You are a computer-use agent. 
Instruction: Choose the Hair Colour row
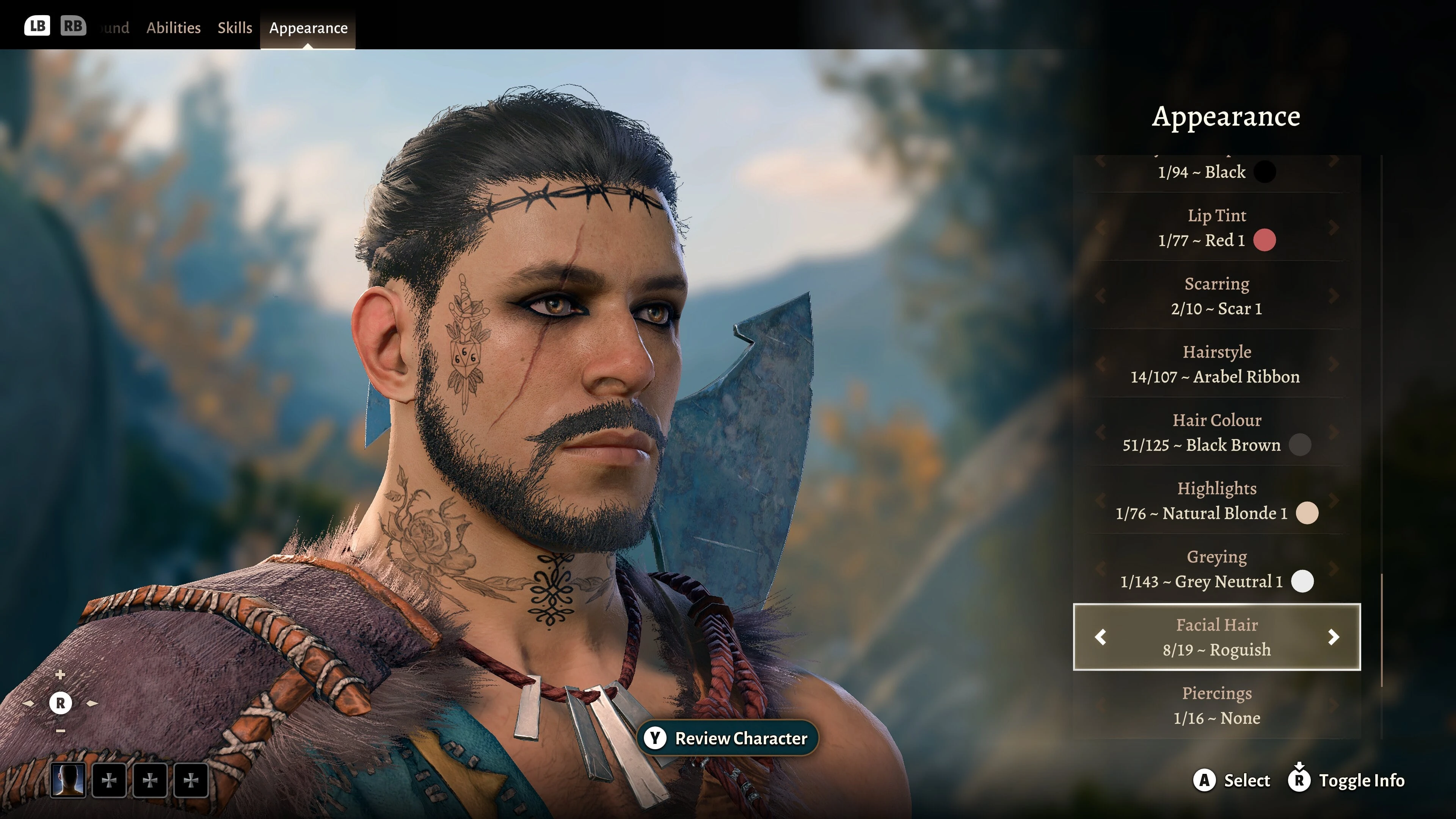[x=1216, y=433]
